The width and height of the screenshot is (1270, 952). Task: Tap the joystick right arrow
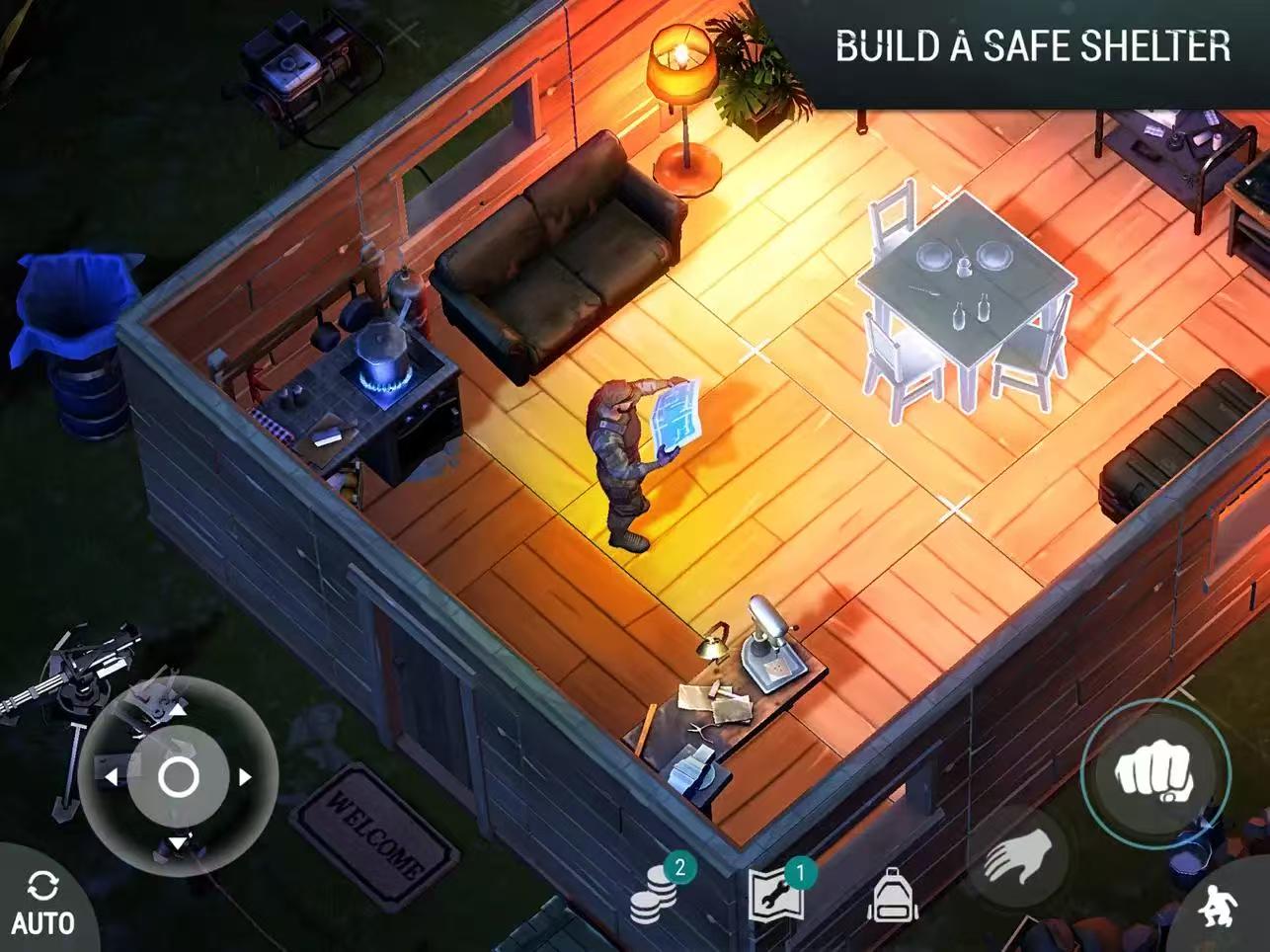[x=244, y=777]
